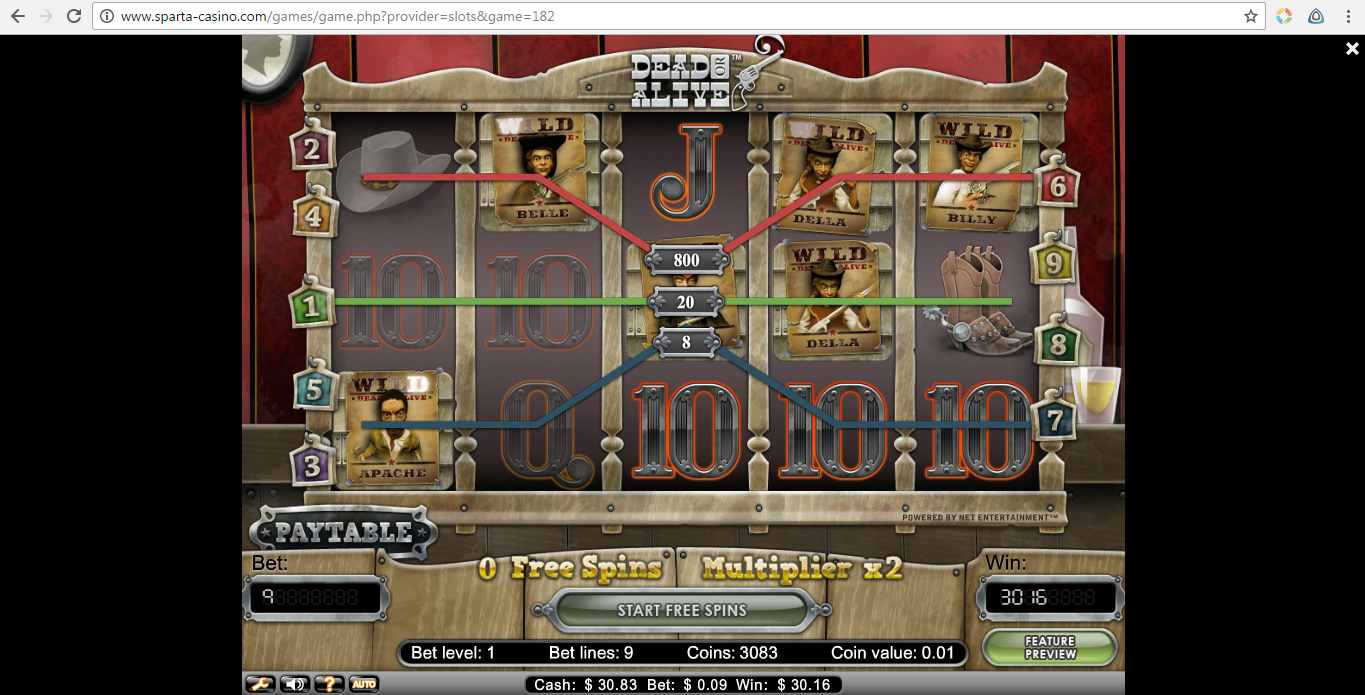Bookmark this page with the star
The height and width of the screenshot is (695, 1365).
pyautogui.click(x=1250, y=16)
